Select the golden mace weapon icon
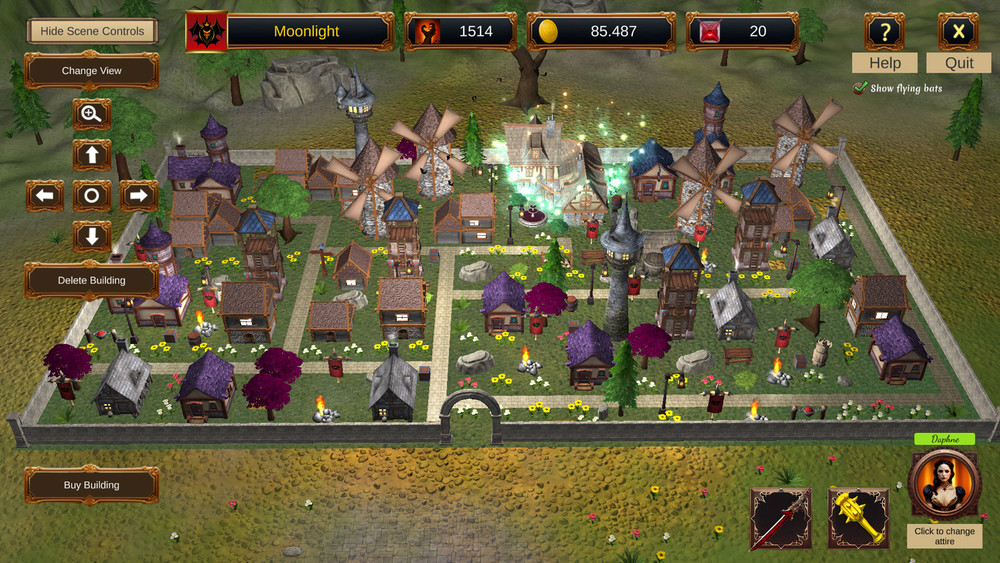1000x563 pixels. pos(859,518)
